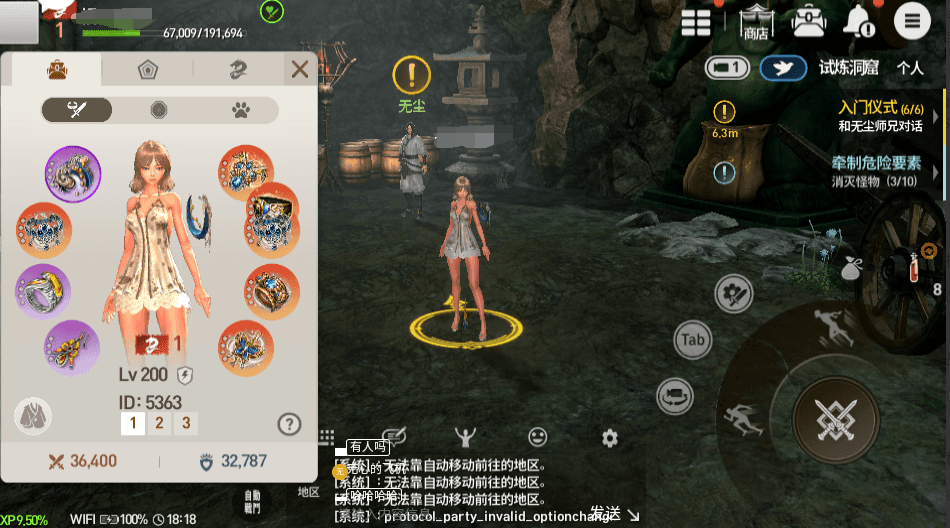The height and width of the screenshot is (528, 950).
Task: Select the paw pet sub-category
Action: 241,110
